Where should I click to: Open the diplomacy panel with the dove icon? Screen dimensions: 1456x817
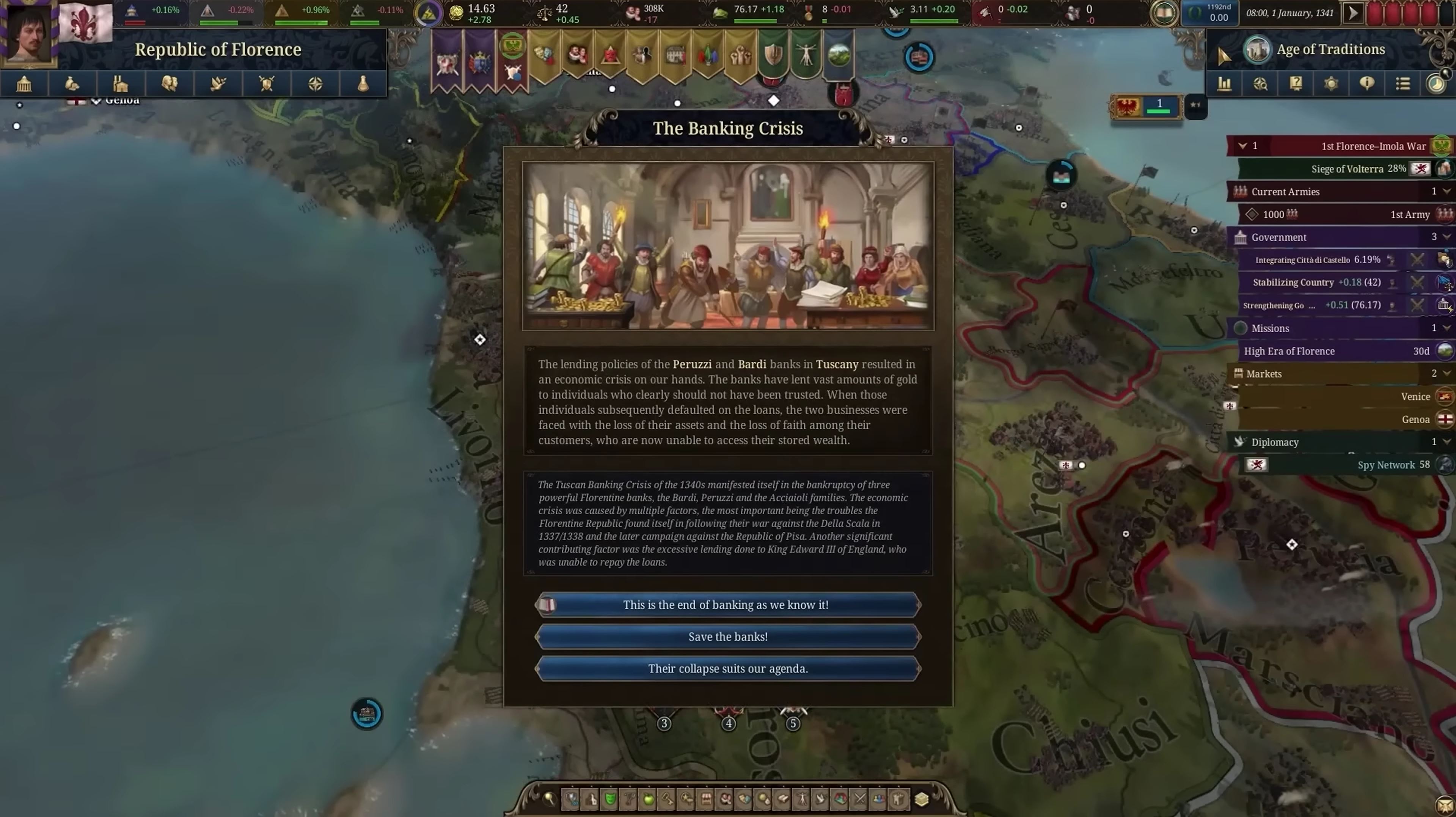click(218, 84)
